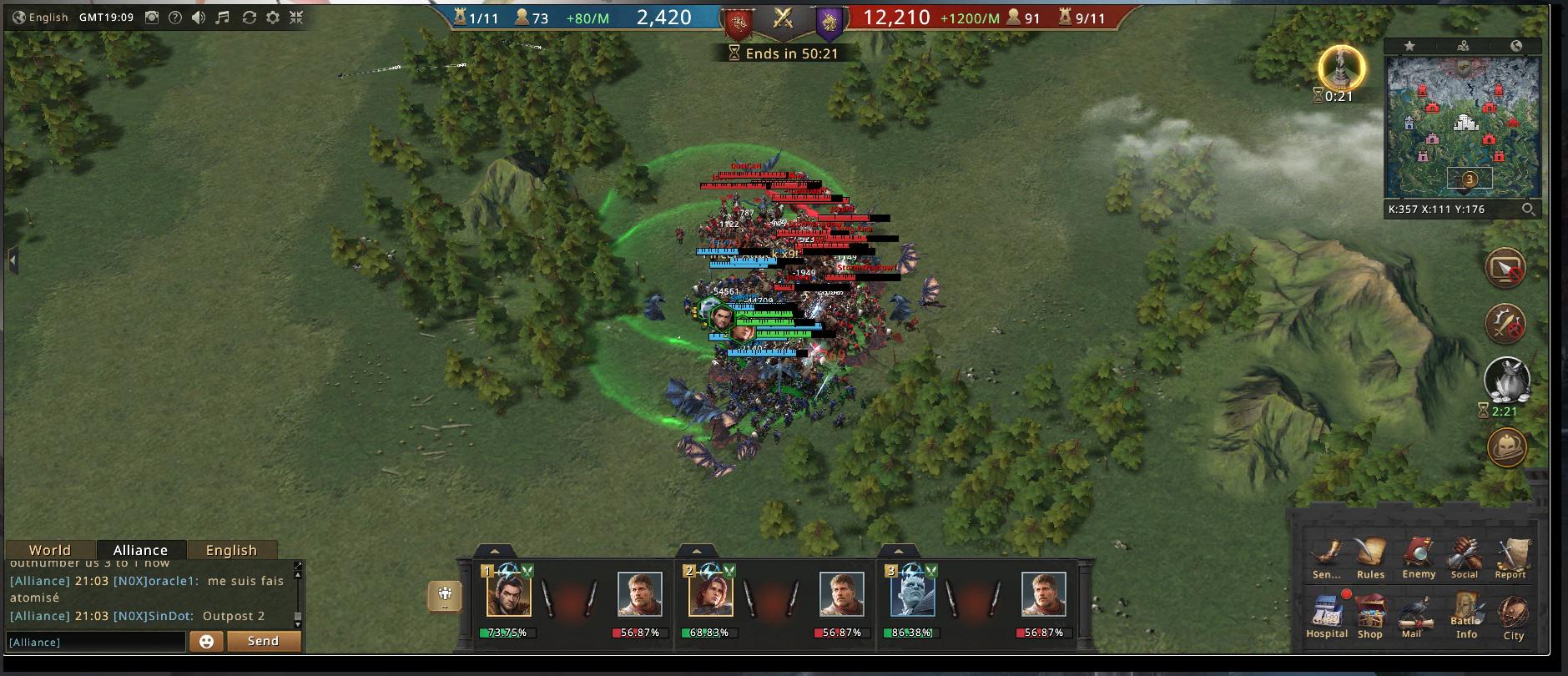The height and width of the screenshot is (676, 1568).
Task: Take a screenshot with the camera icon
Action: coord(152,18)
